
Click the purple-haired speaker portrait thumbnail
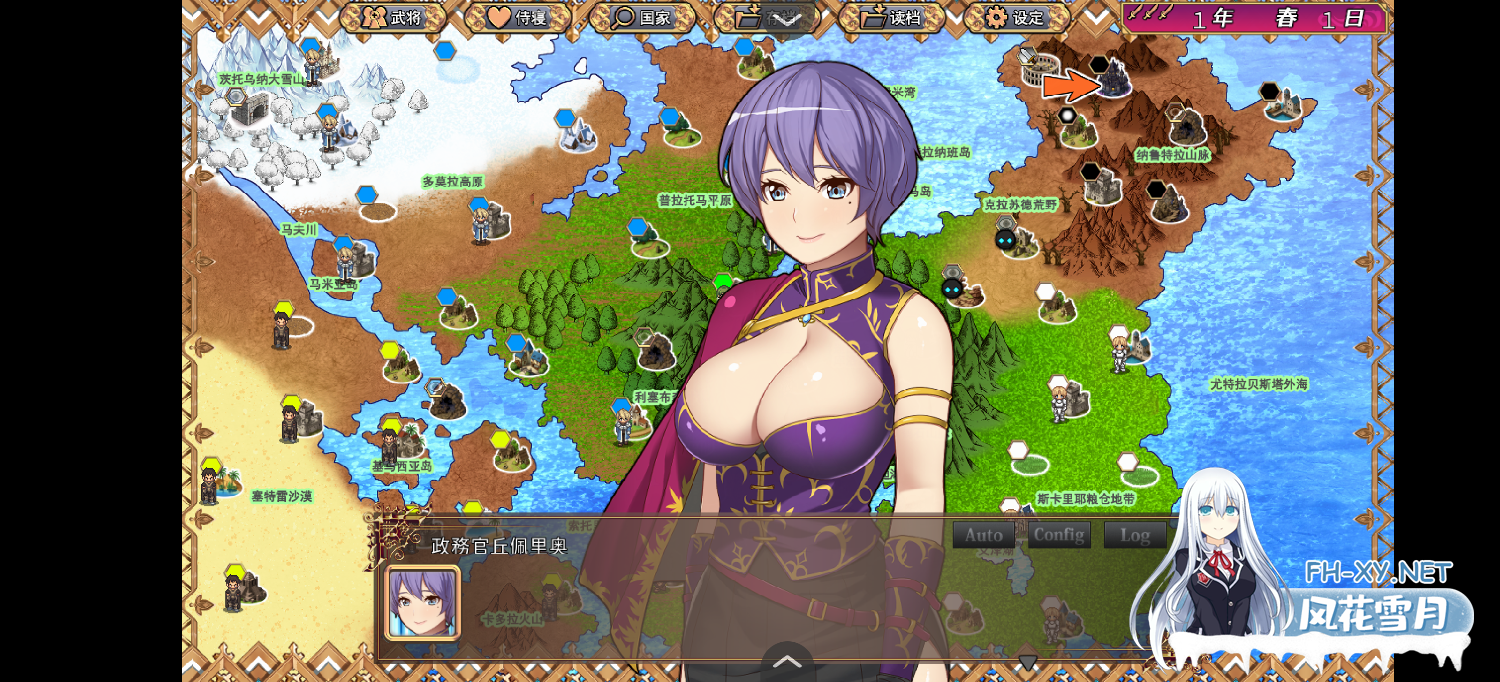pos(422,602)
